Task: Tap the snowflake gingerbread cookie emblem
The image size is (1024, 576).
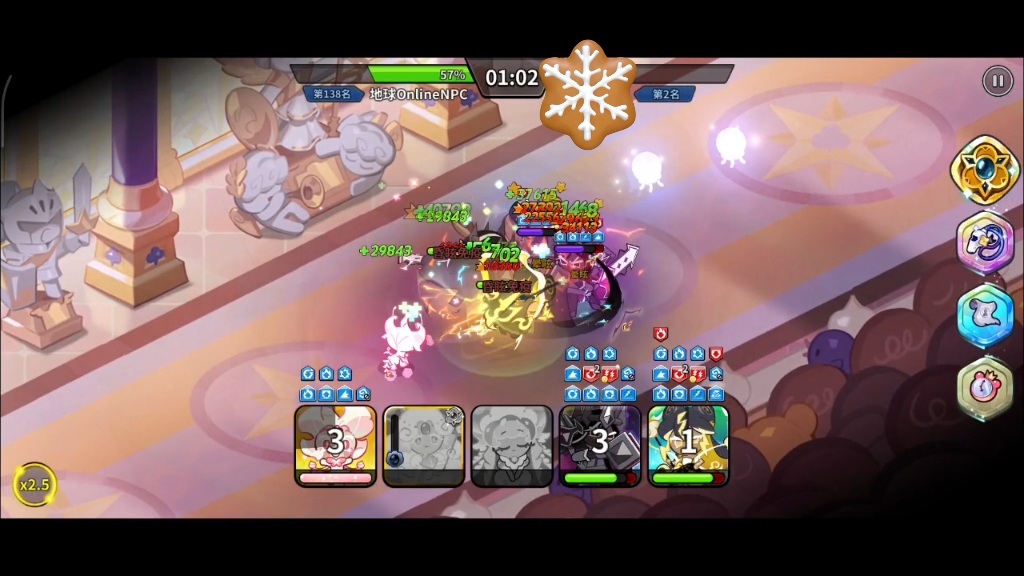Action: pyautogui.click(x=588, y=95)
